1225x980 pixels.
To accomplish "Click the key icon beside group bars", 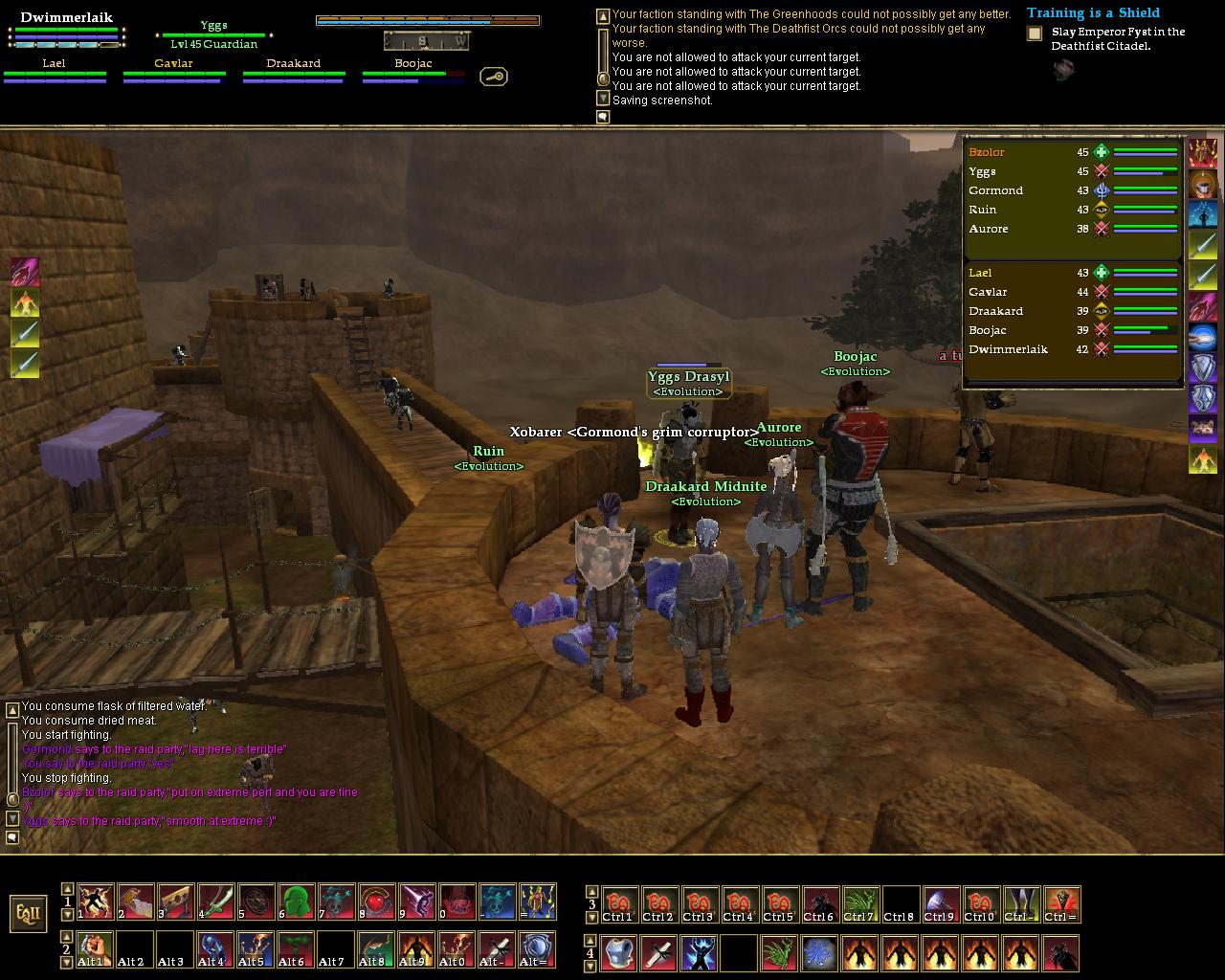I will 494,77.
